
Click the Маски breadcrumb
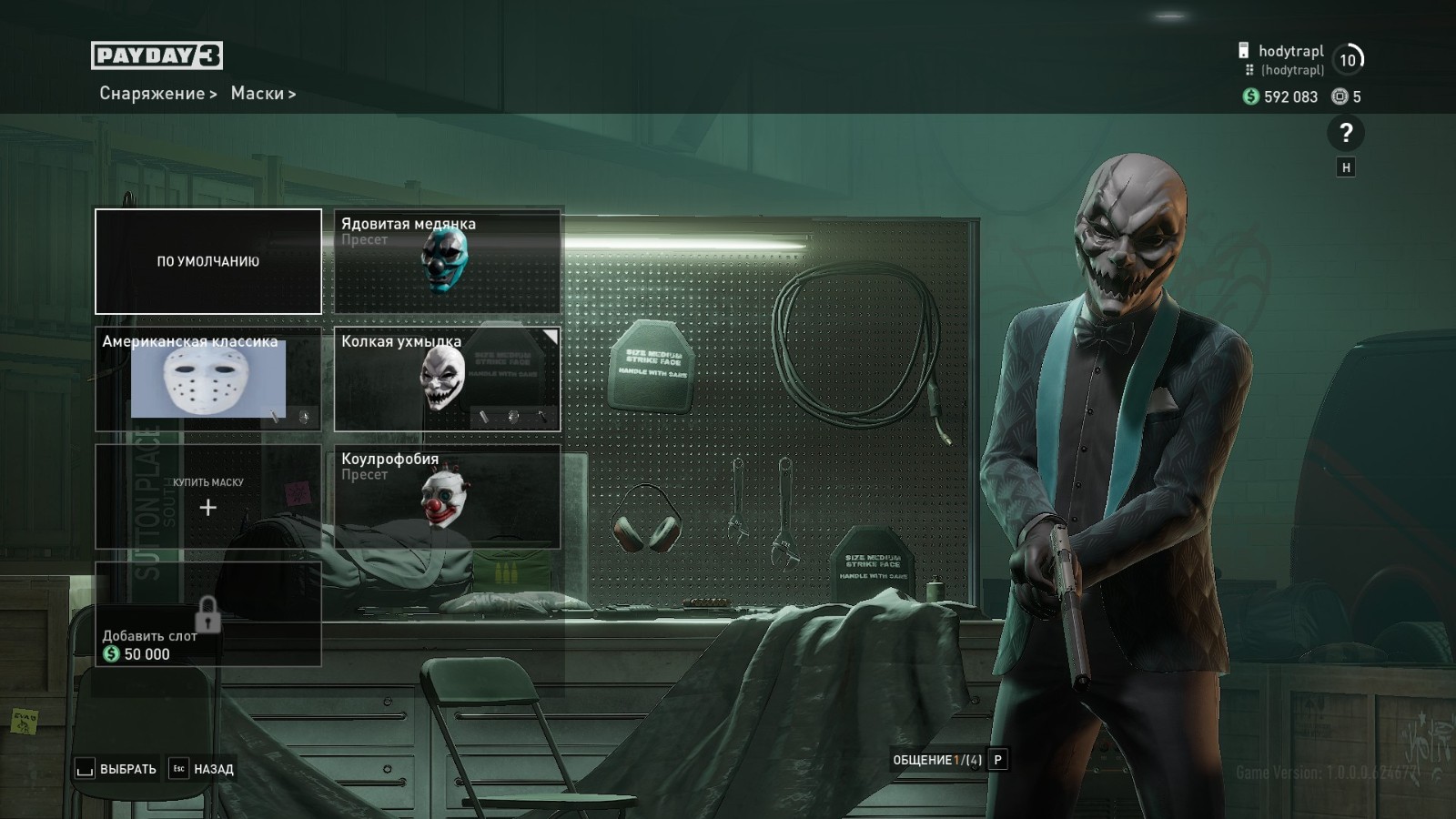coord(258,94)
